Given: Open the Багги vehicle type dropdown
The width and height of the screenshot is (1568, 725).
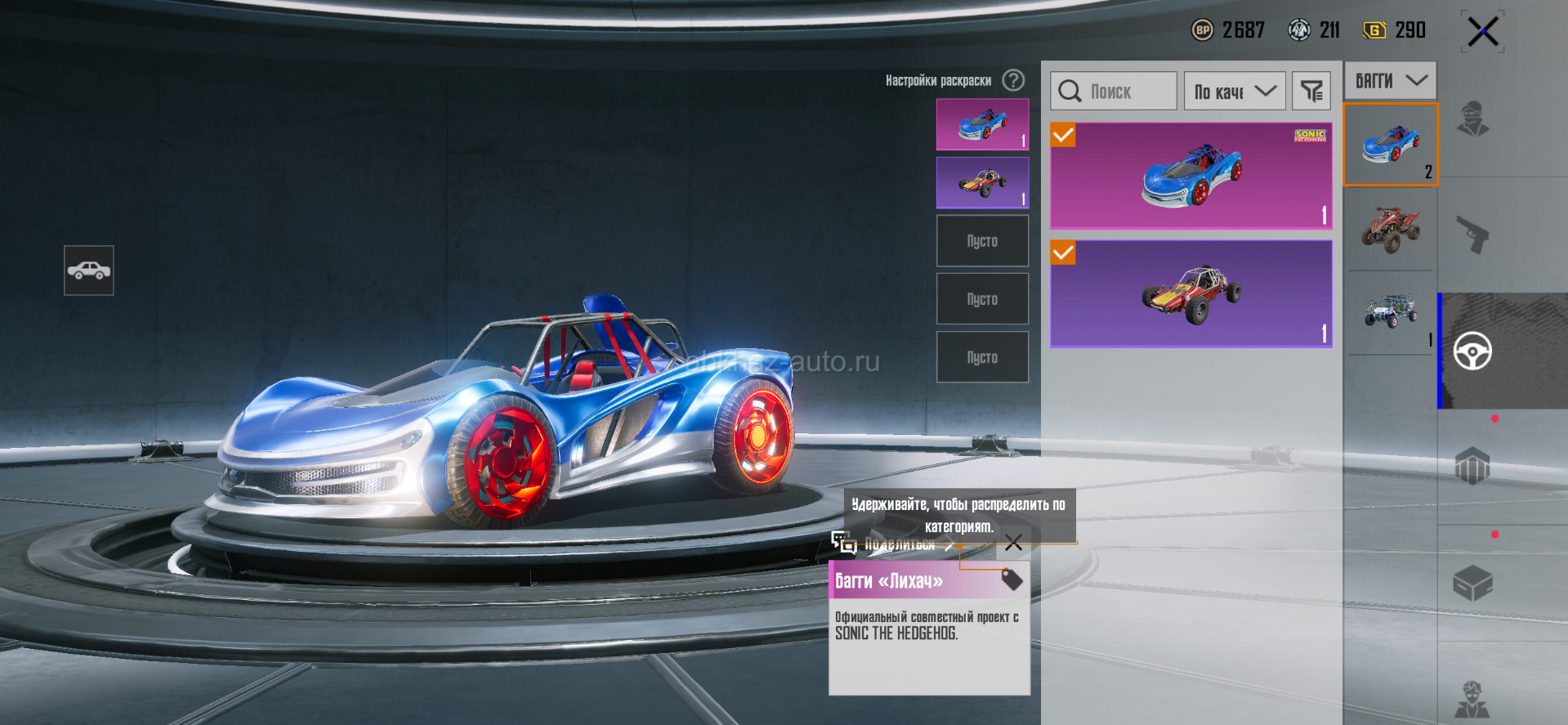Looking at the screenshot, I should click(1390, 81).
